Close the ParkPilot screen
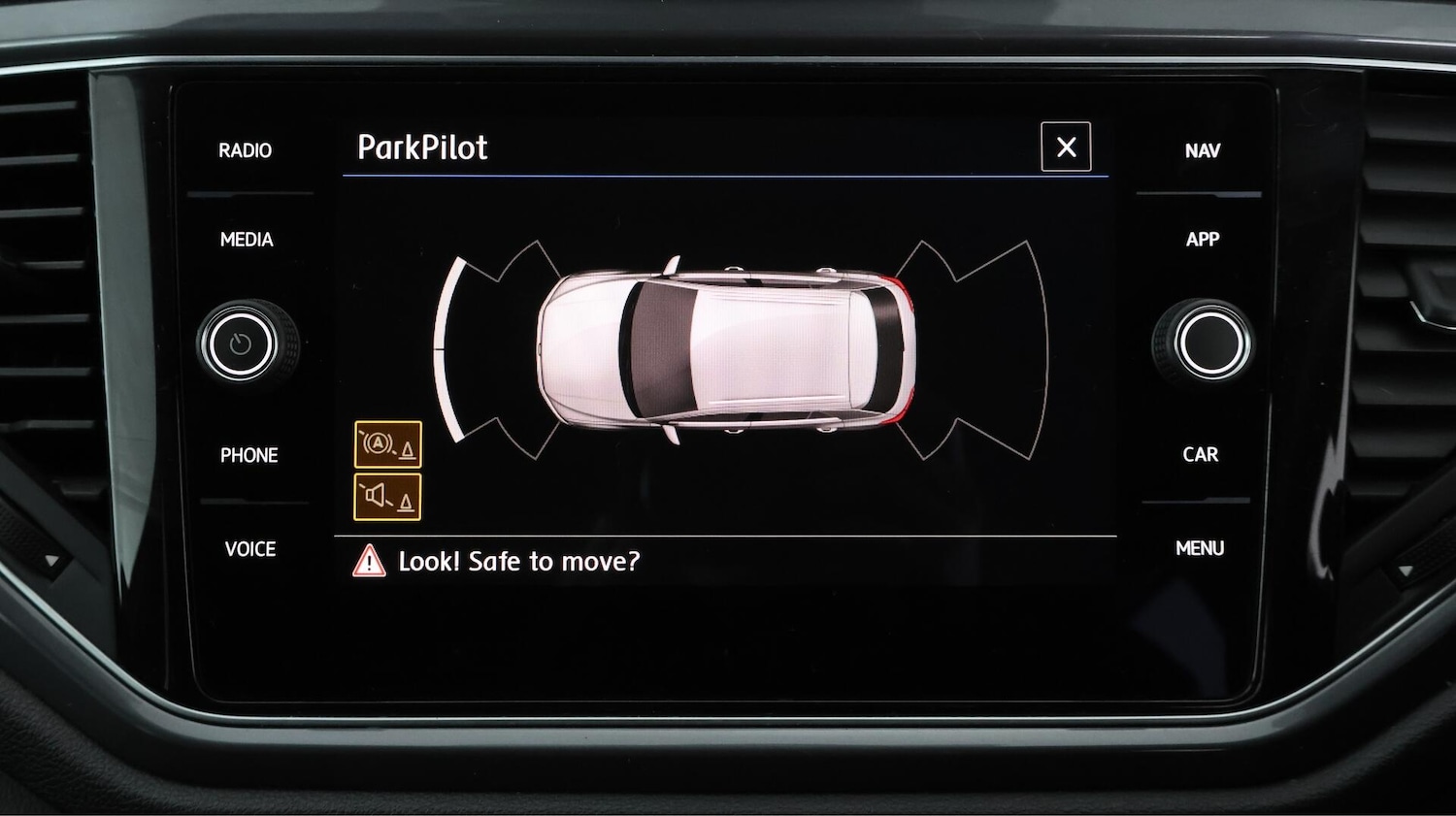The width and height of the screenshot is (1456, 816). (1066, 147)
